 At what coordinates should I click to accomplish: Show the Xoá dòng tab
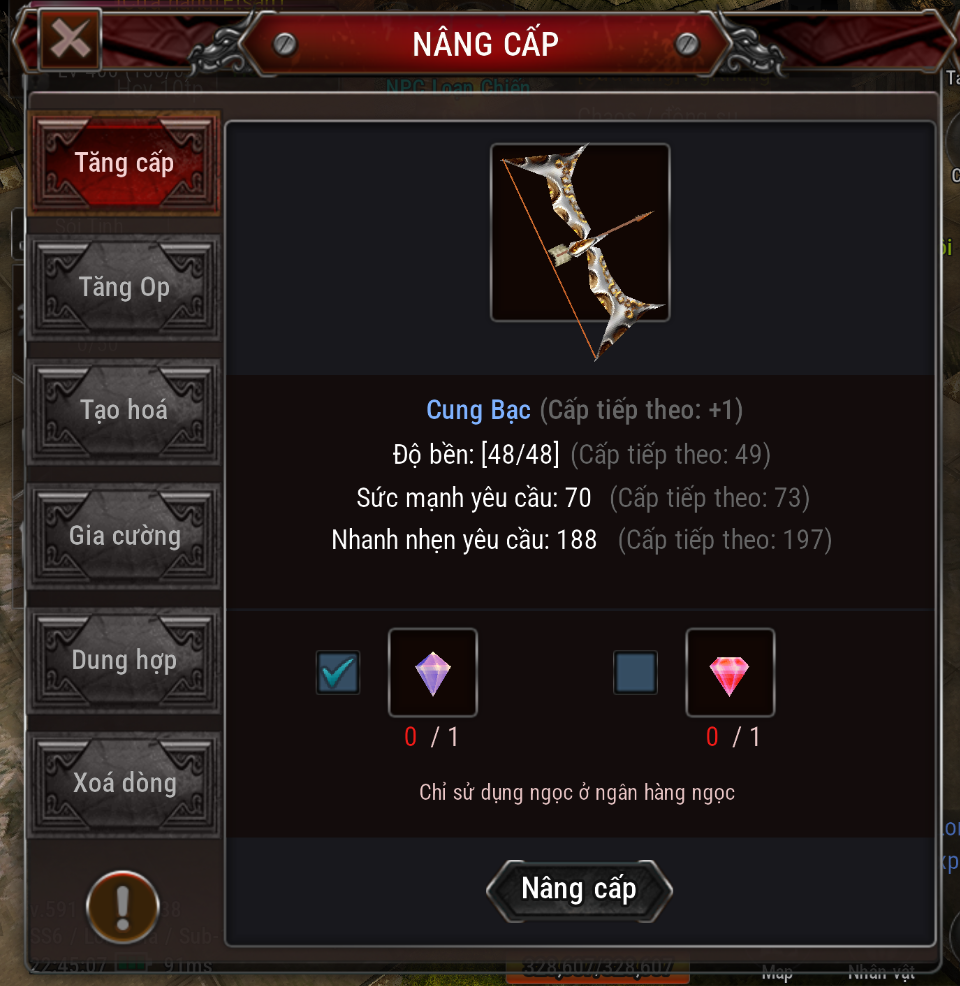[x=124, y=783]
